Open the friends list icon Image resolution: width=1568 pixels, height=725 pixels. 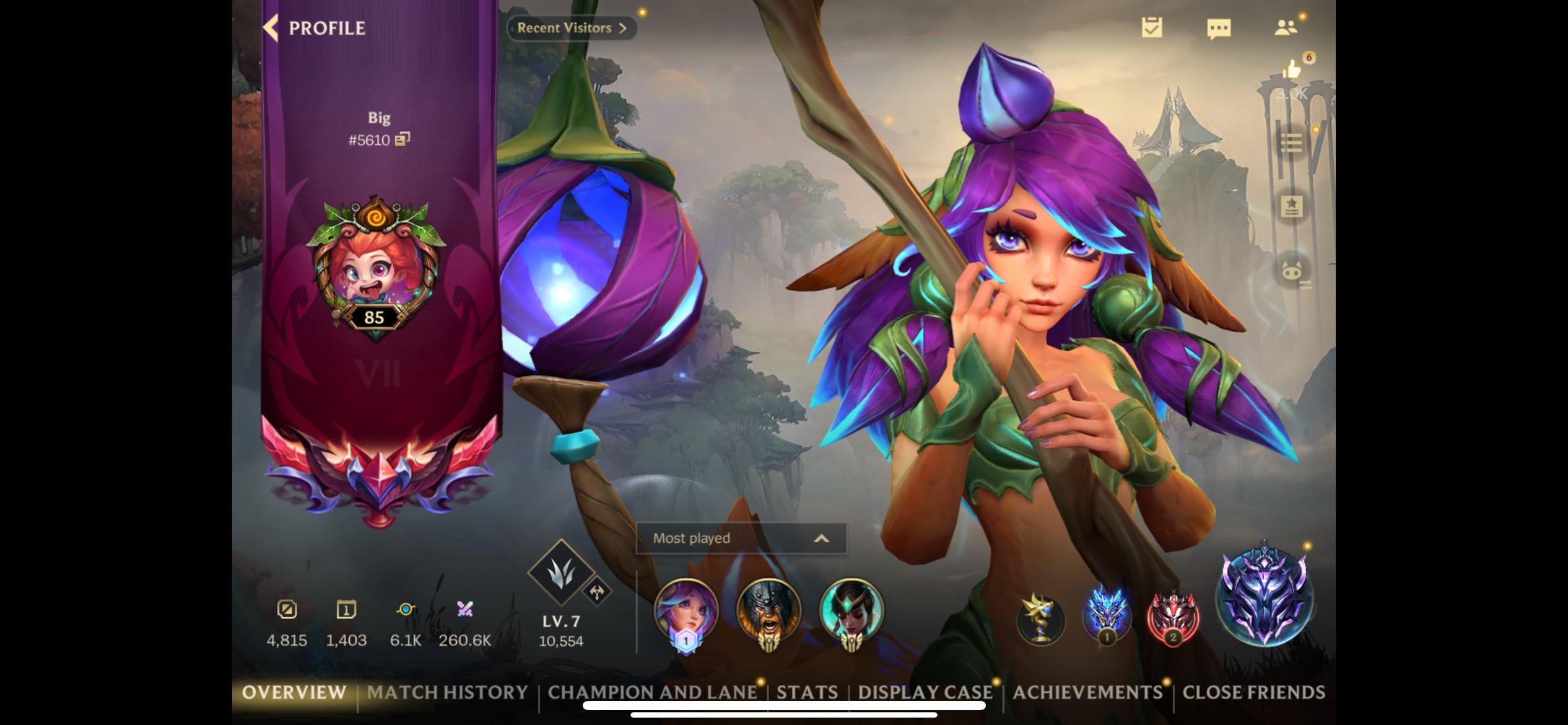1286,28
